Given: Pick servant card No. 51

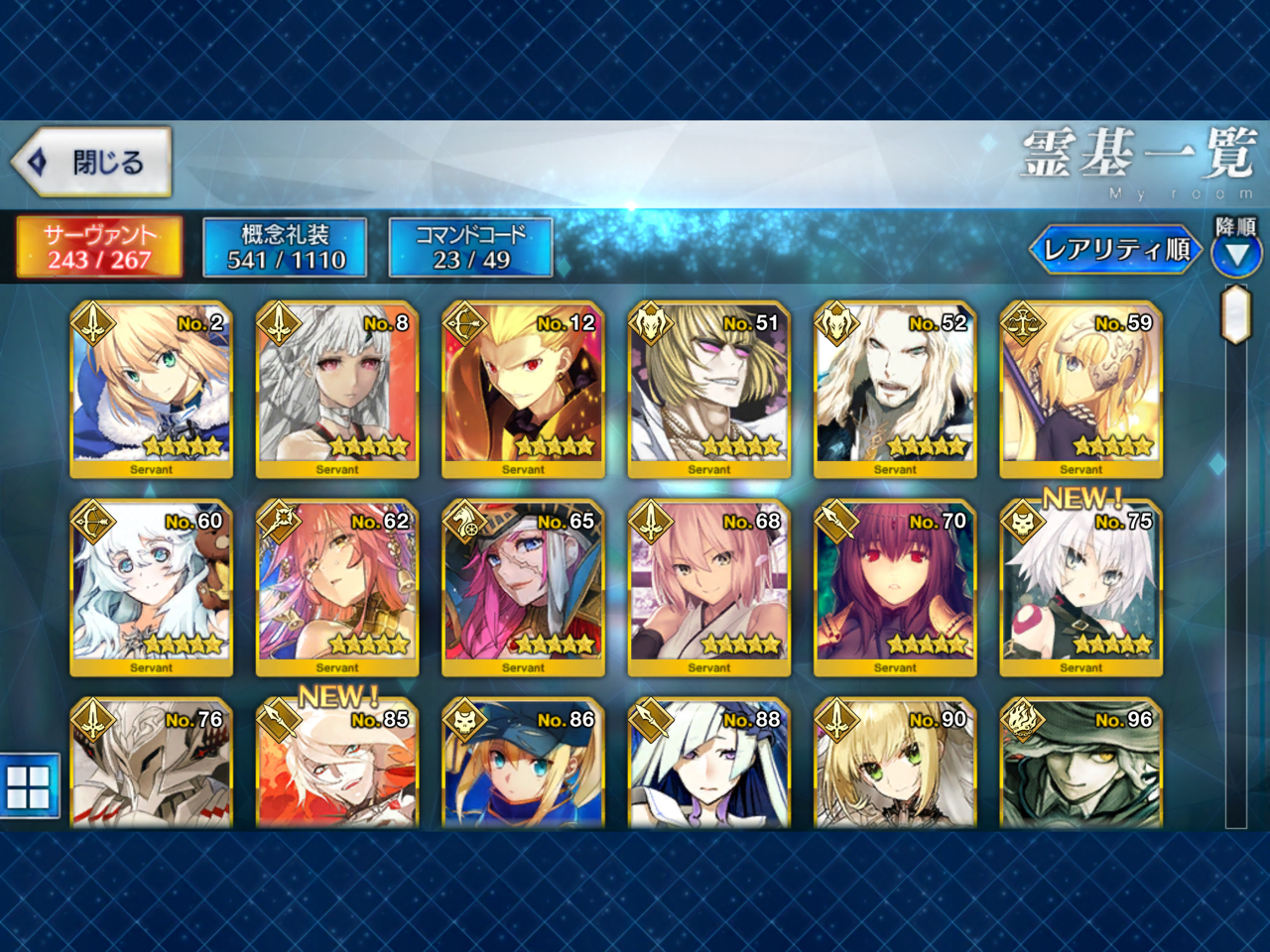Looking at the screenshot, I should coord(708,389).
